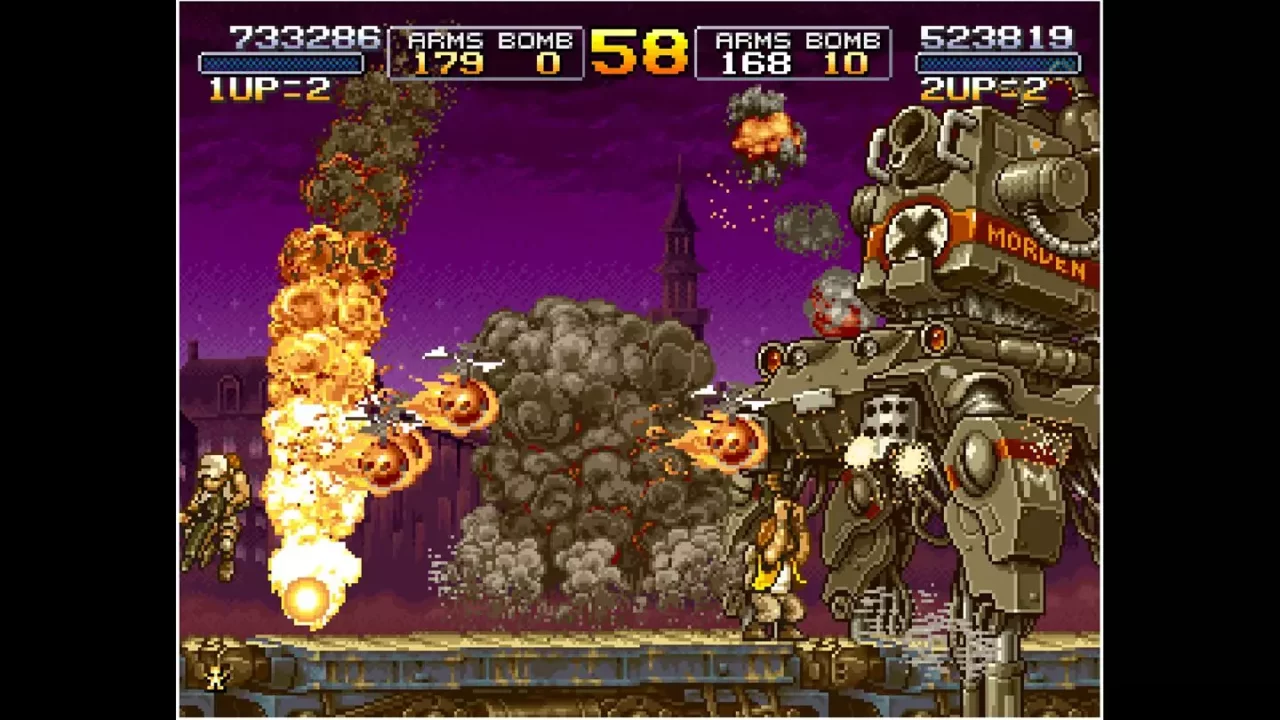Image resolution: width=1280 pixels, height=720 pixels.
Task: Expand the ARMS BOMB panel on the right
Action: (x=795, y=52)
